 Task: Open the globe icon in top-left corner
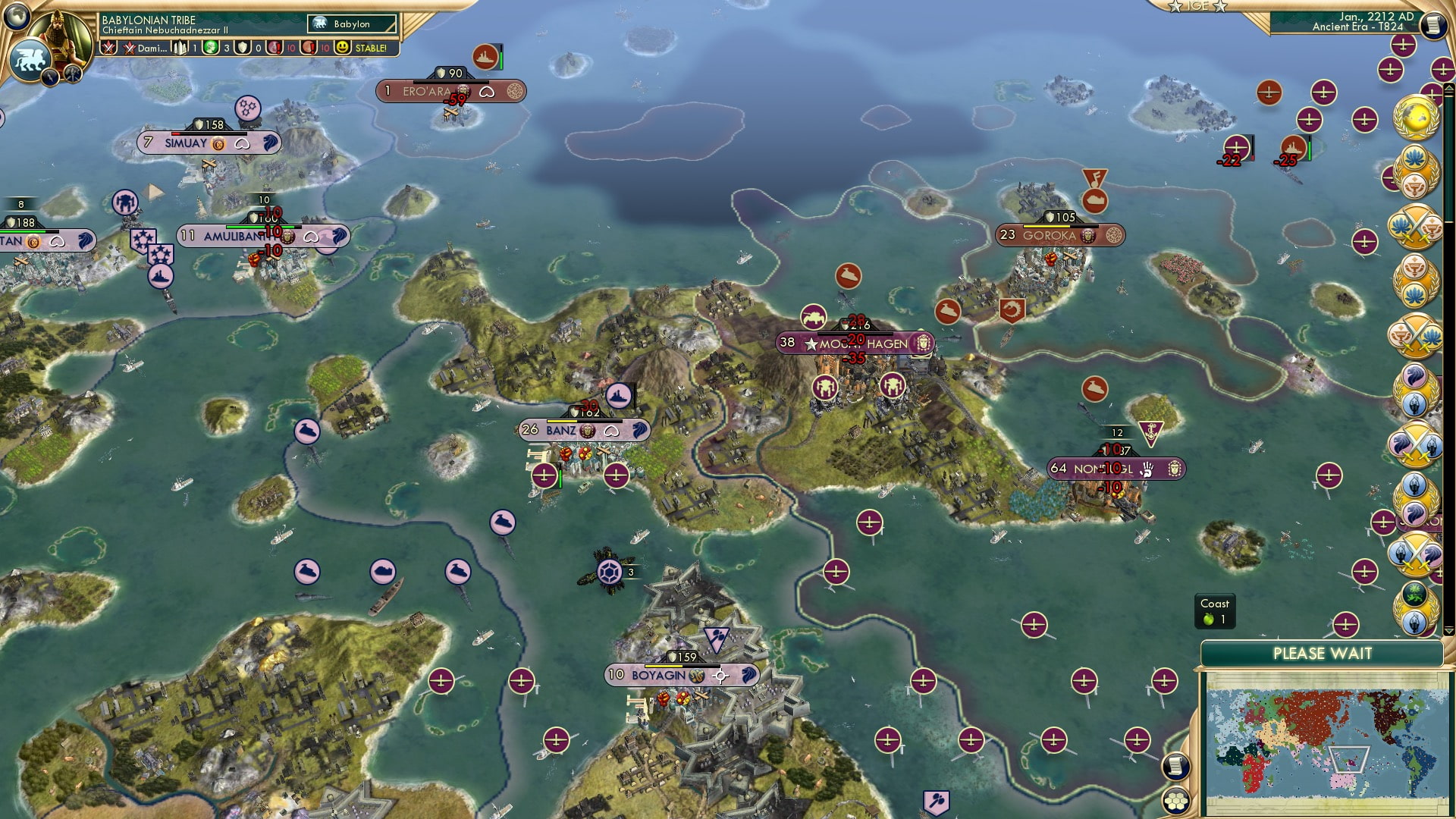point(17,15)
